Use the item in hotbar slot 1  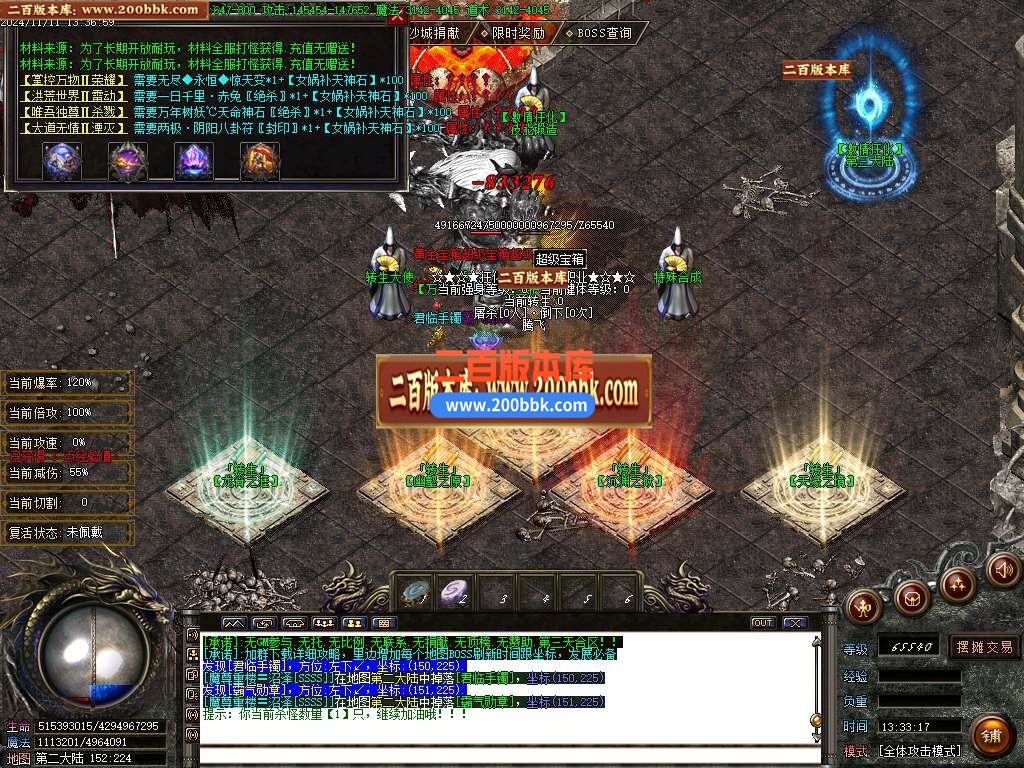(413, 593)
